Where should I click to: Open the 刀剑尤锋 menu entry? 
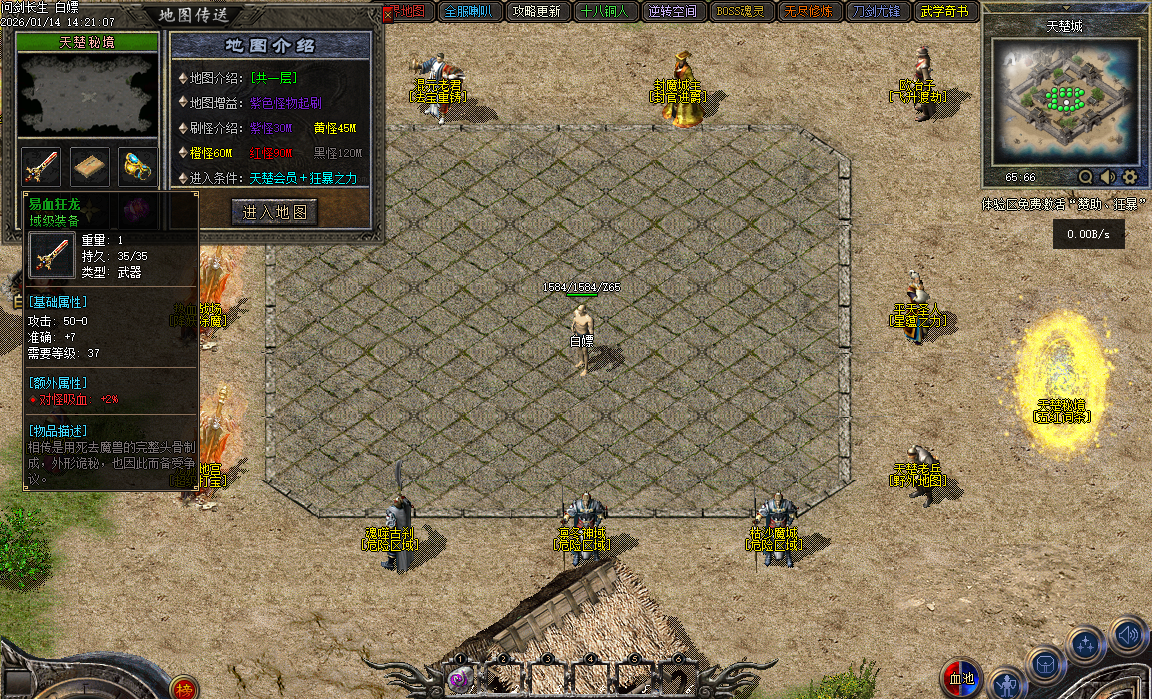click(877, 12)
